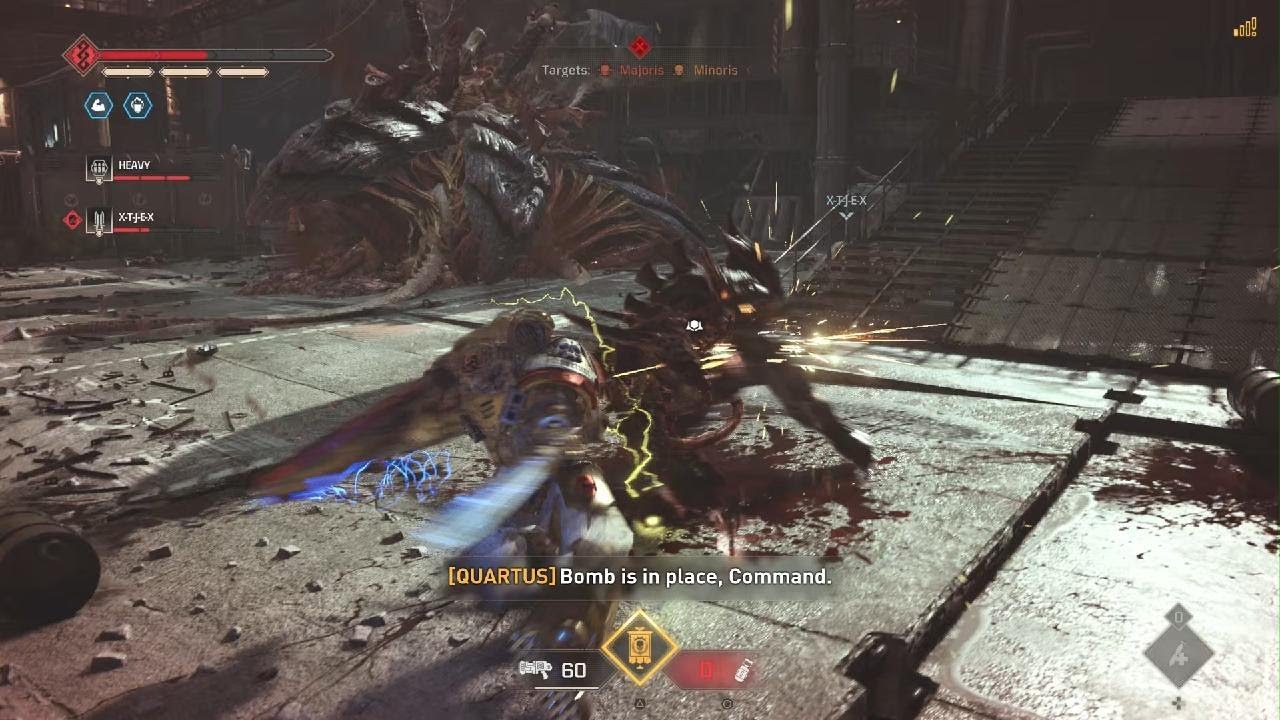
Task: Select the HEAVY squadmate portrait
Action: click(99, 170)
